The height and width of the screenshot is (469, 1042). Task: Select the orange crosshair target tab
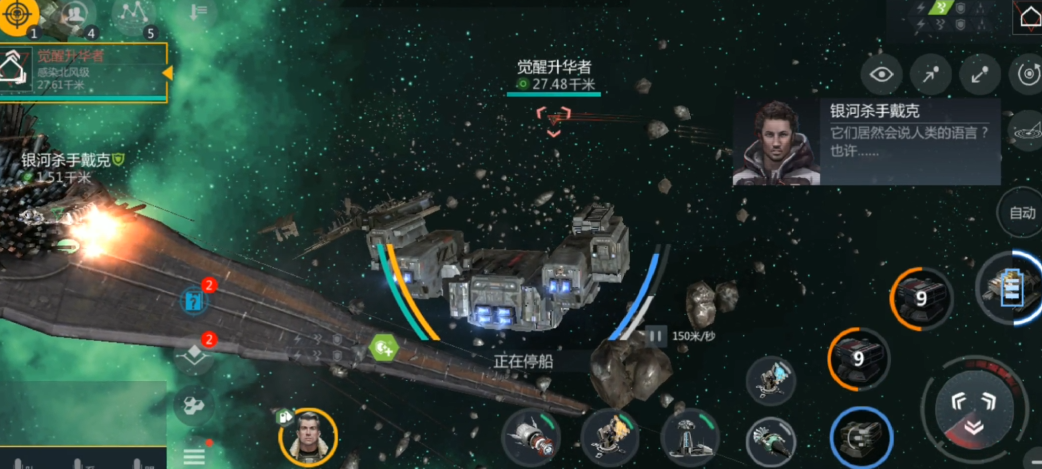click(x=19, y=16)
